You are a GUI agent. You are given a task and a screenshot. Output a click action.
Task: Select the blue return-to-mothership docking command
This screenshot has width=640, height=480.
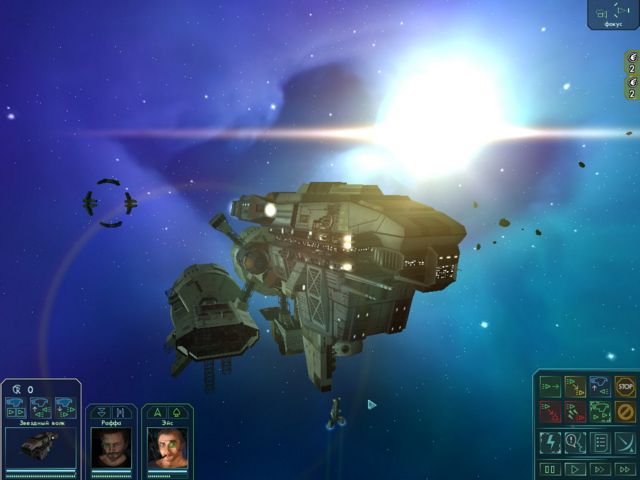600,386
